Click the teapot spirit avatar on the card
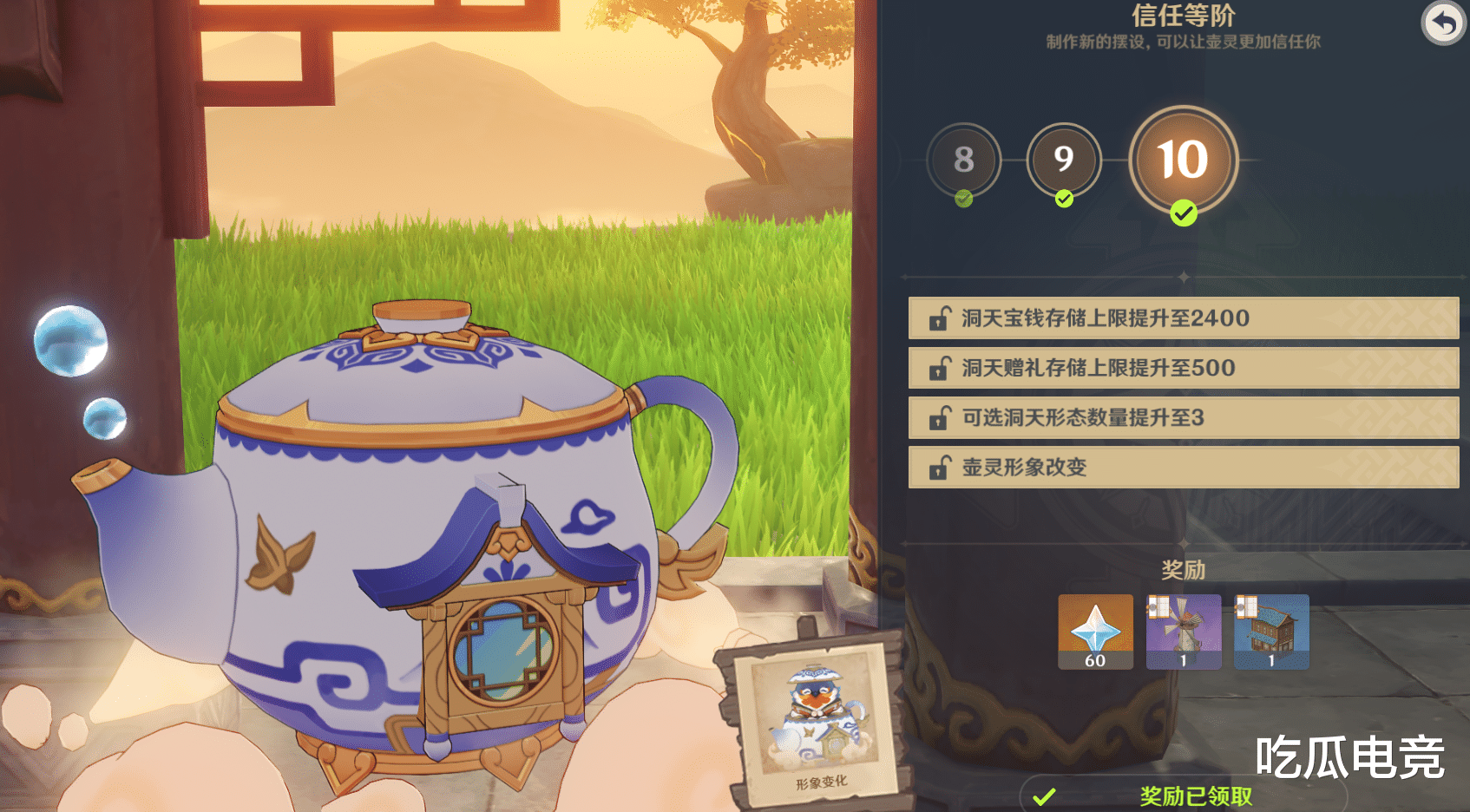This screenshot has height=812, width=1470. click(814, 714)
